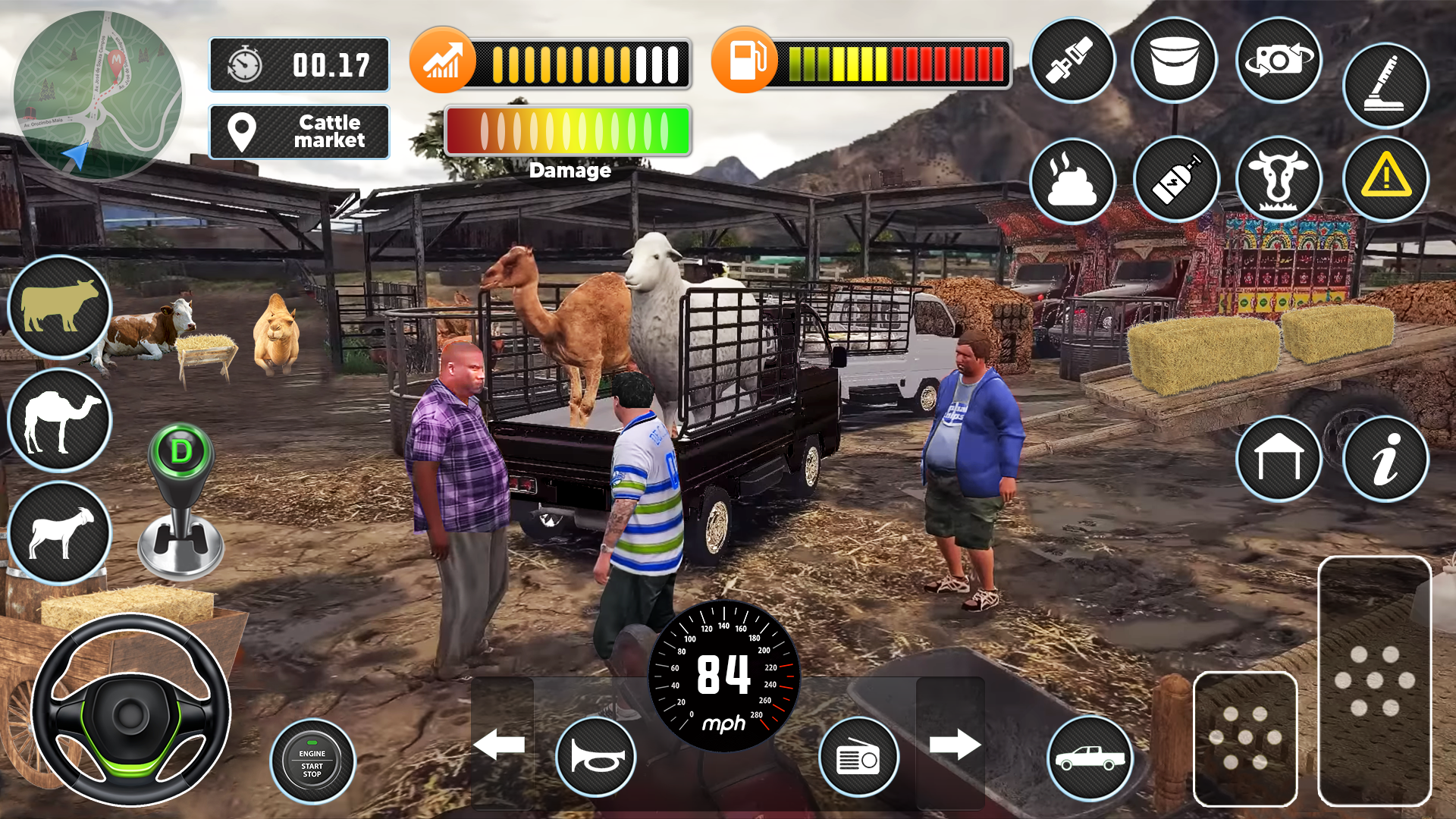This screenshot has width=1456, height=819.
Task: Open the warning alert
Action: tap(1385, 179)
